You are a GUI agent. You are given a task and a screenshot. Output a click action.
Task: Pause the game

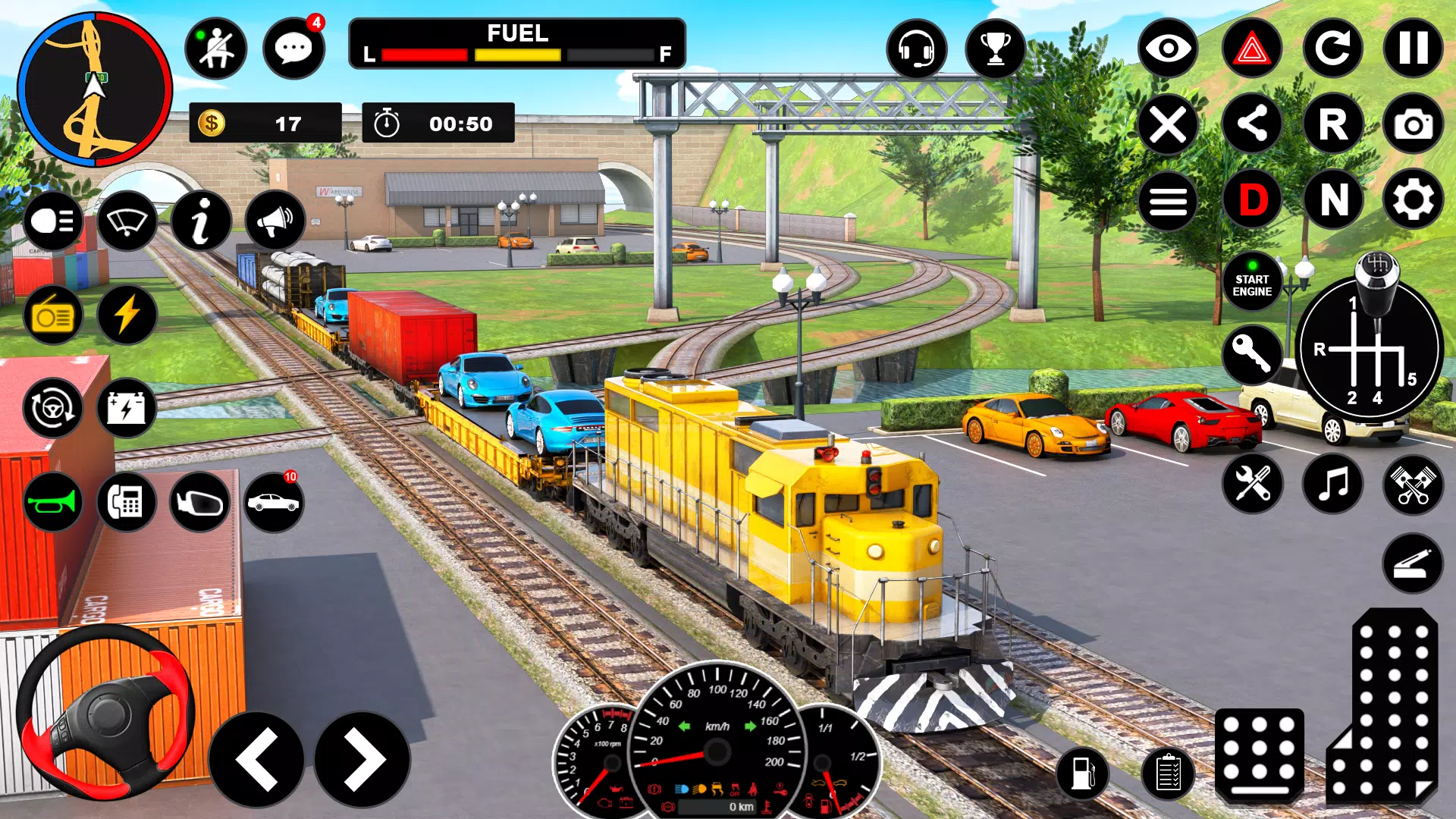1413,49
